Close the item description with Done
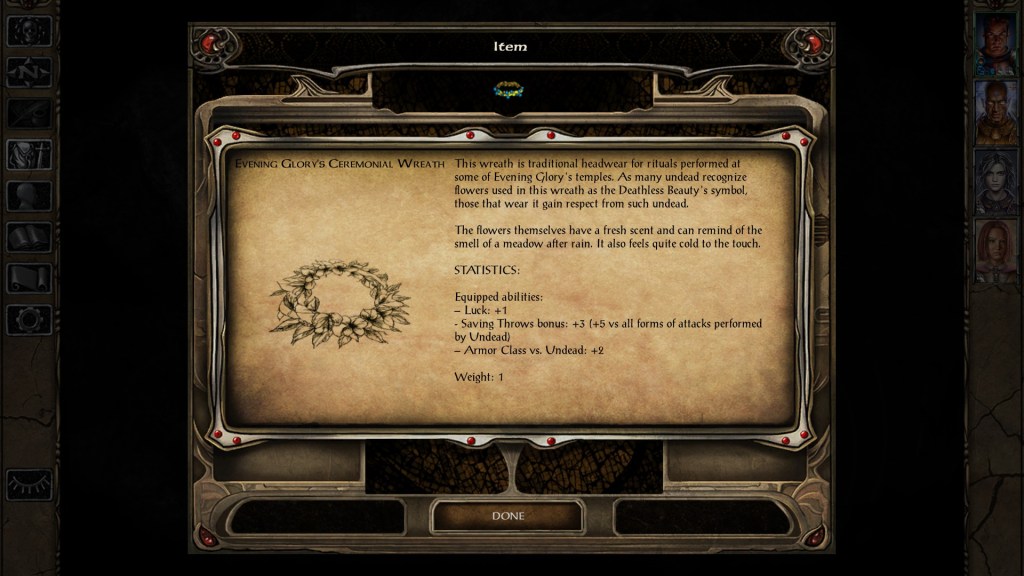1024x576 pixels. pos(507,516)
